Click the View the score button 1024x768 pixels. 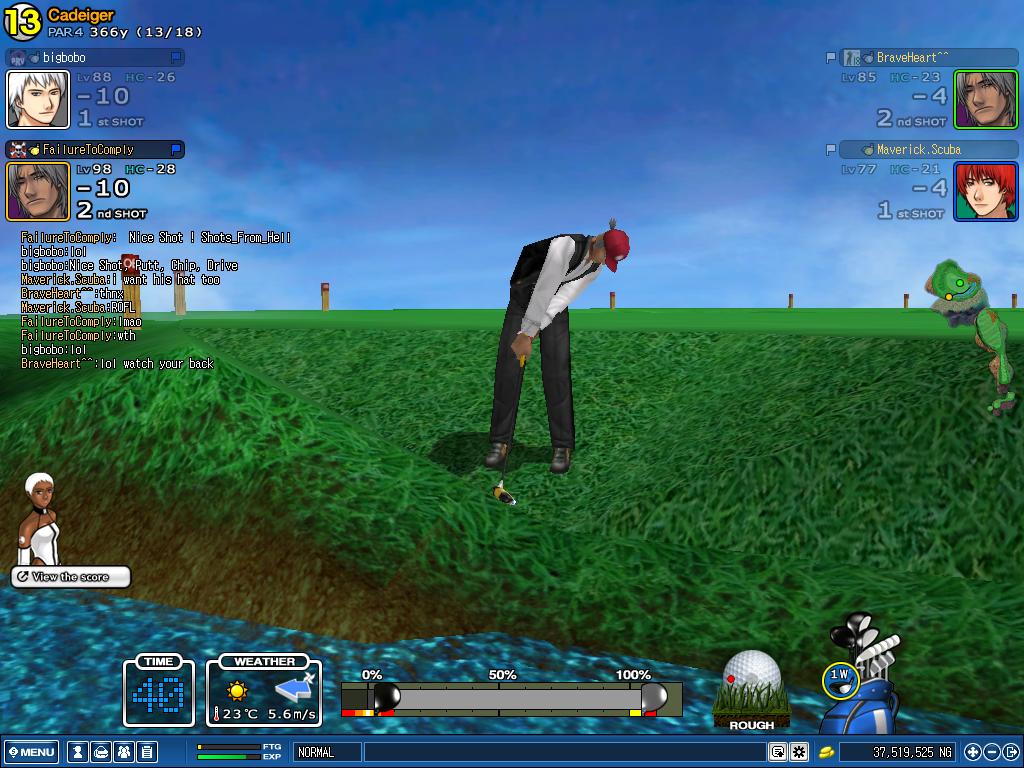(71, 577)
